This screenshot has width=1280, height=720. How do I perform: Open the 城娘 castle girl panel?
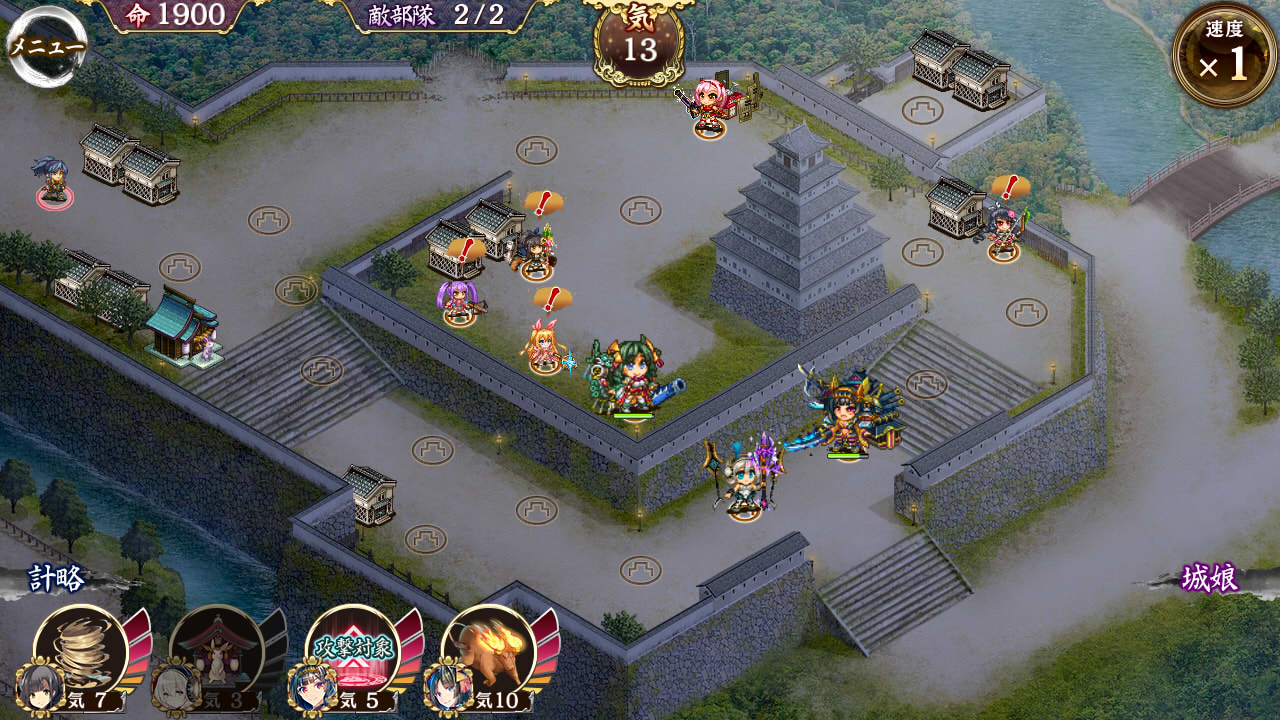pos(1209,579)
